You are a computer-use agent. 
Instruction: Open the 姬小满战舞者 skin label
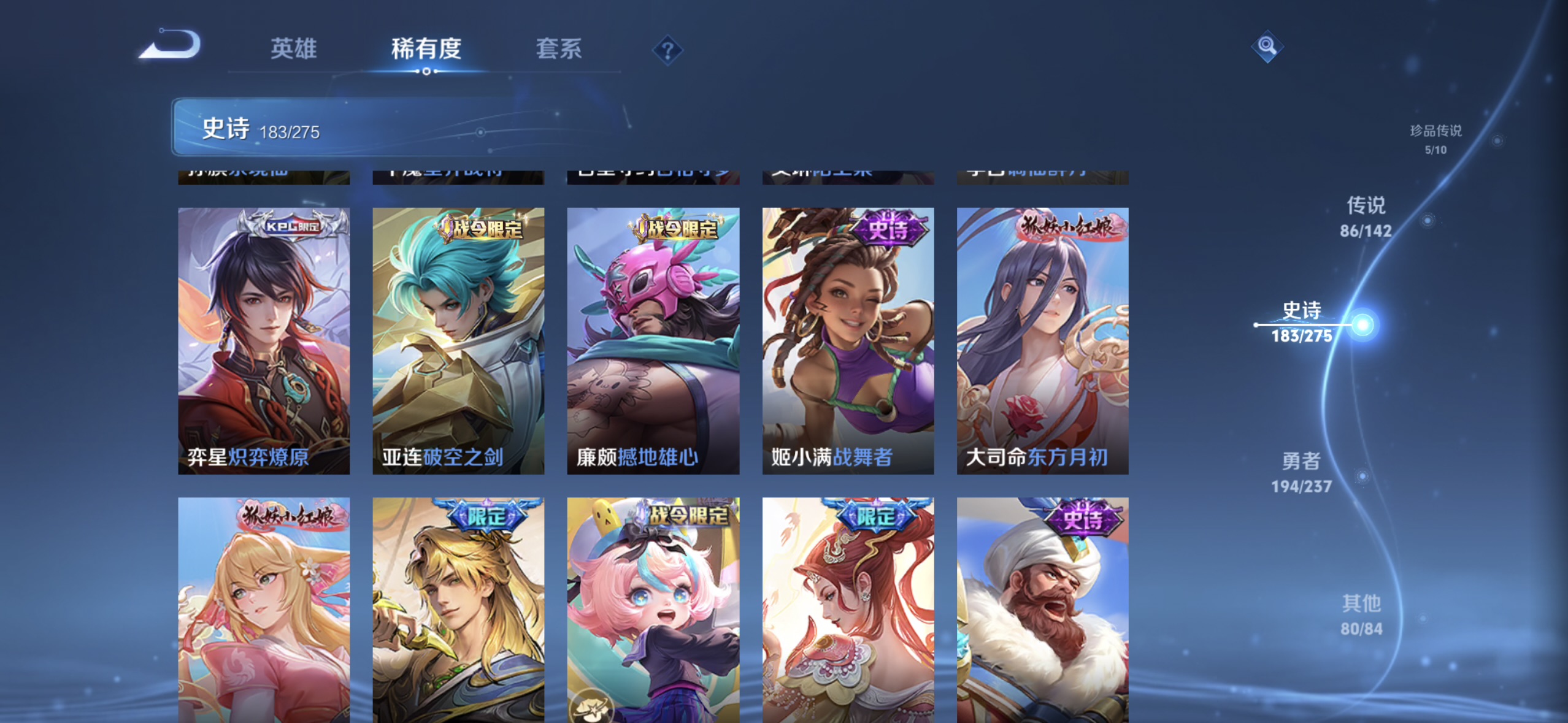click(x=832, y=456)
